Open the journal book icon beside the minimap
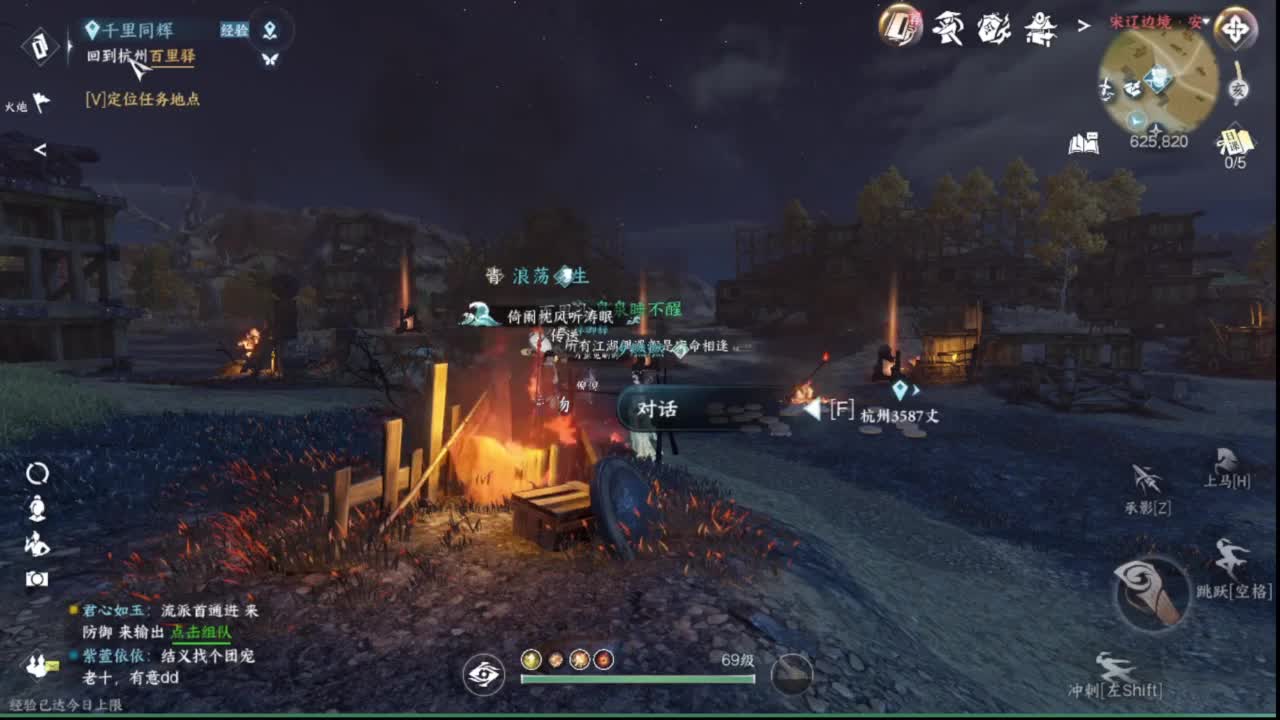Viewport: 1280px width, 720px height. [1083, 143]
